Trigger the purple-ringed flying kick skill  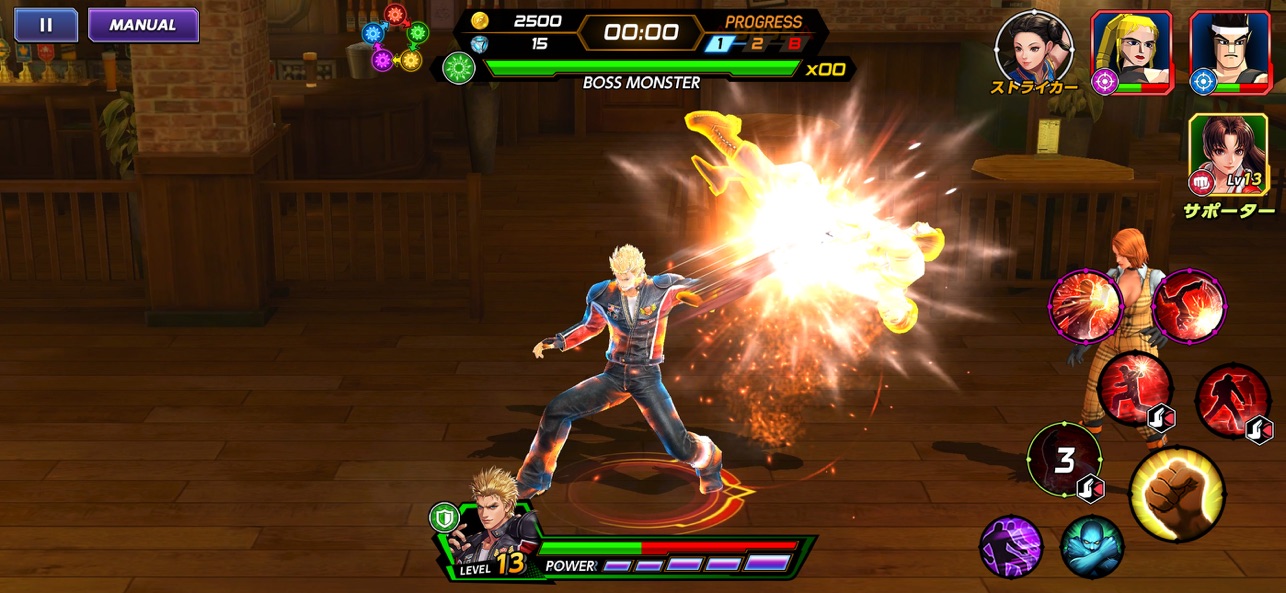tap(1188, 306)
